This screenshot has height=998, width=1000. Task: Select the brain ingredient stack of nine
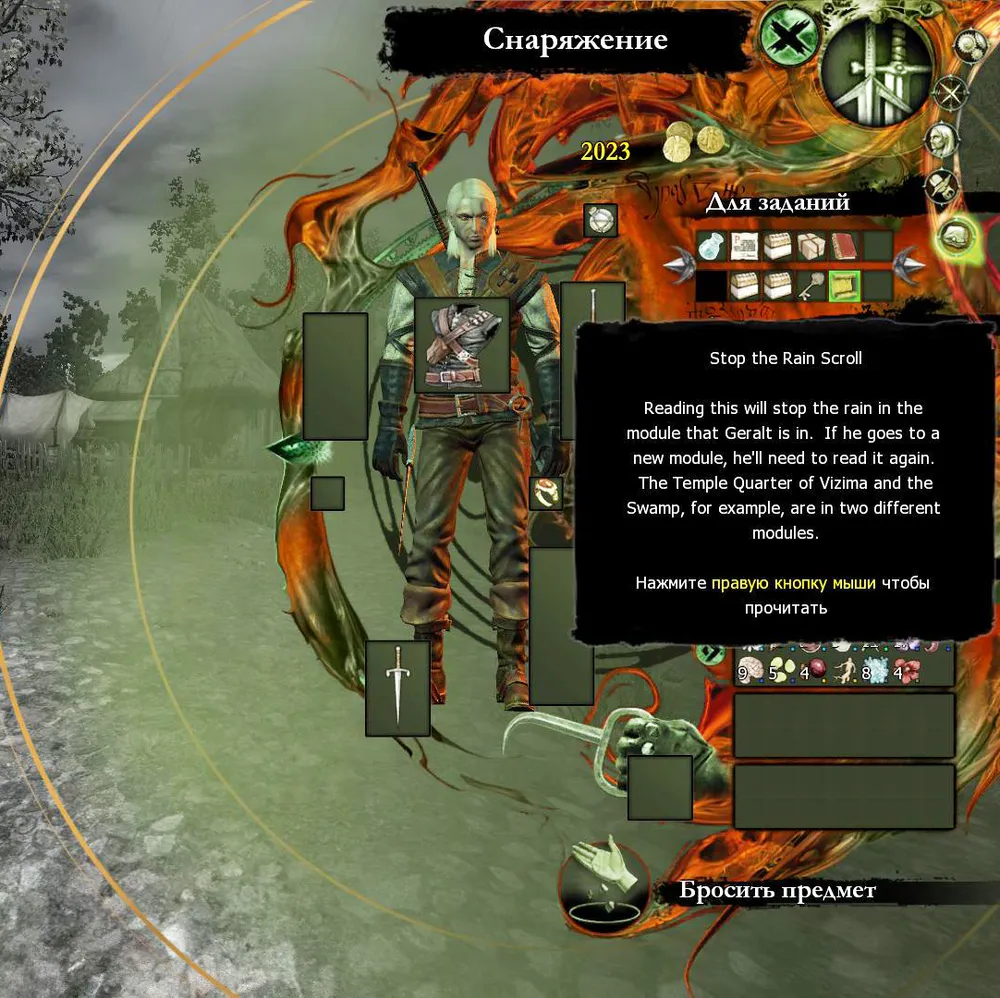click(749, 670)
